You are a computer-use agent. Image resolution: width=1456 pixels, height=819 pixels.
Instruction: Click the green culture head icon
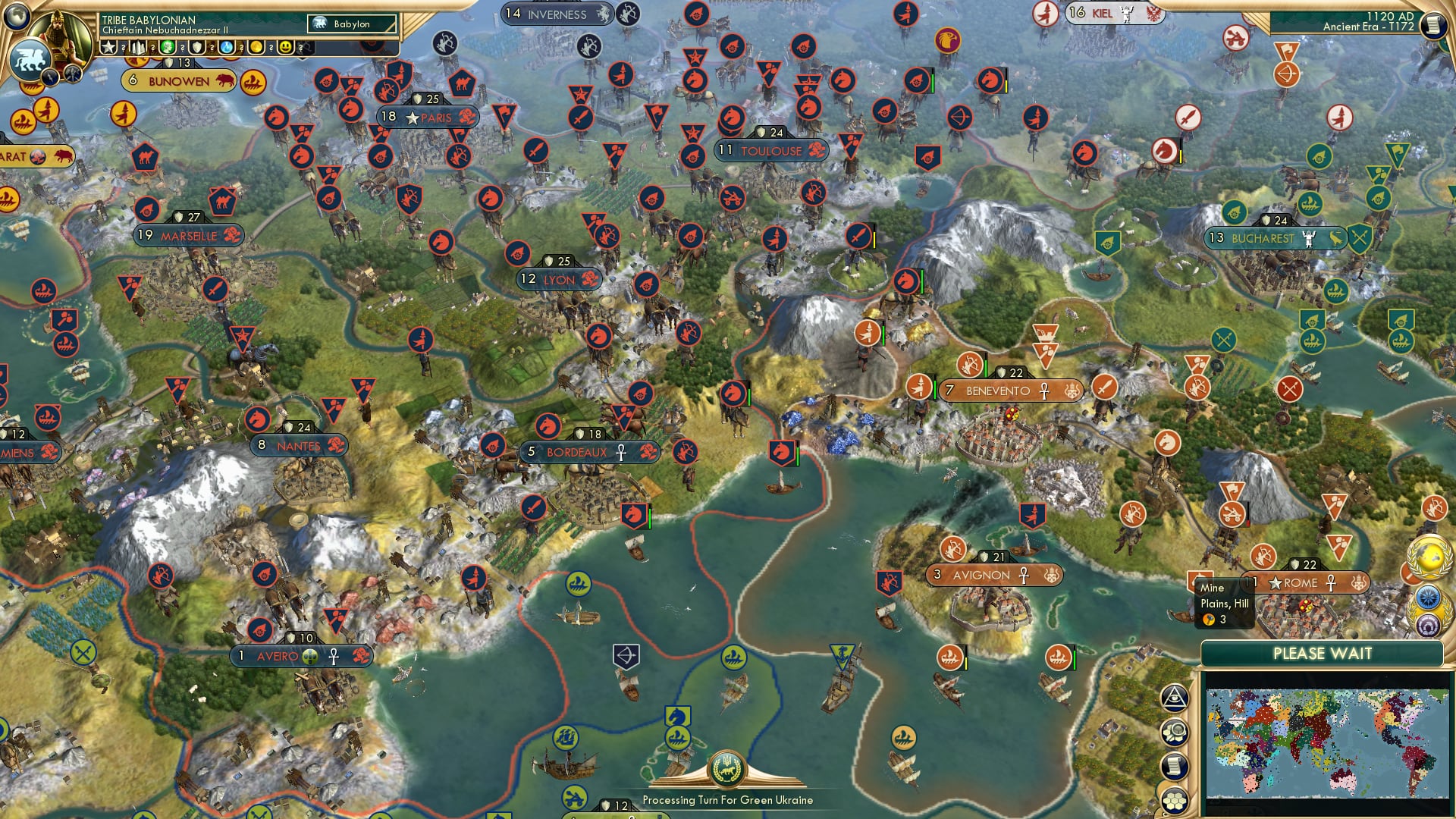[166, 47]
